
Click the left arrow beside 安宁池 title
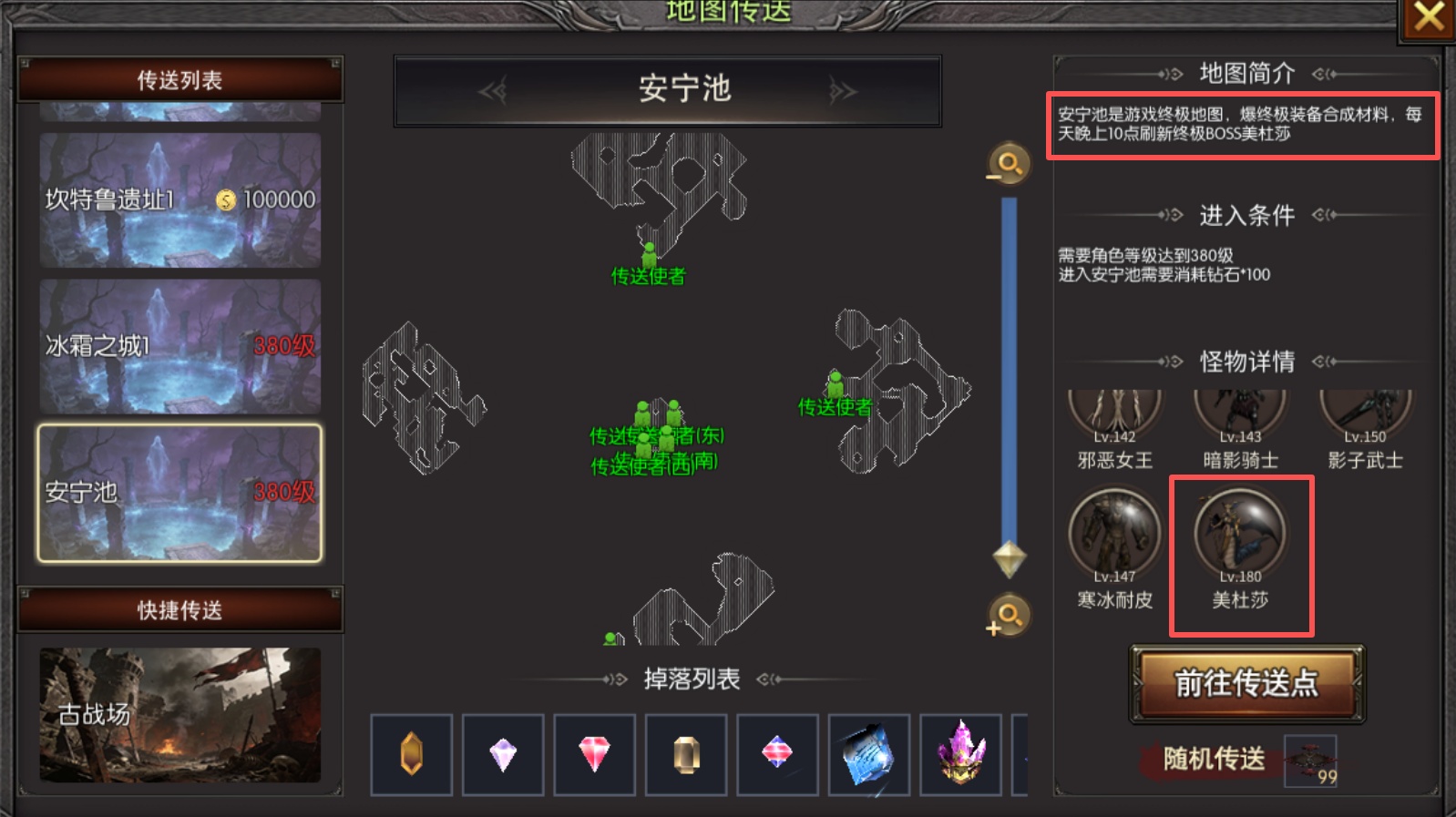pyautogui.click(x=492, y=89)
